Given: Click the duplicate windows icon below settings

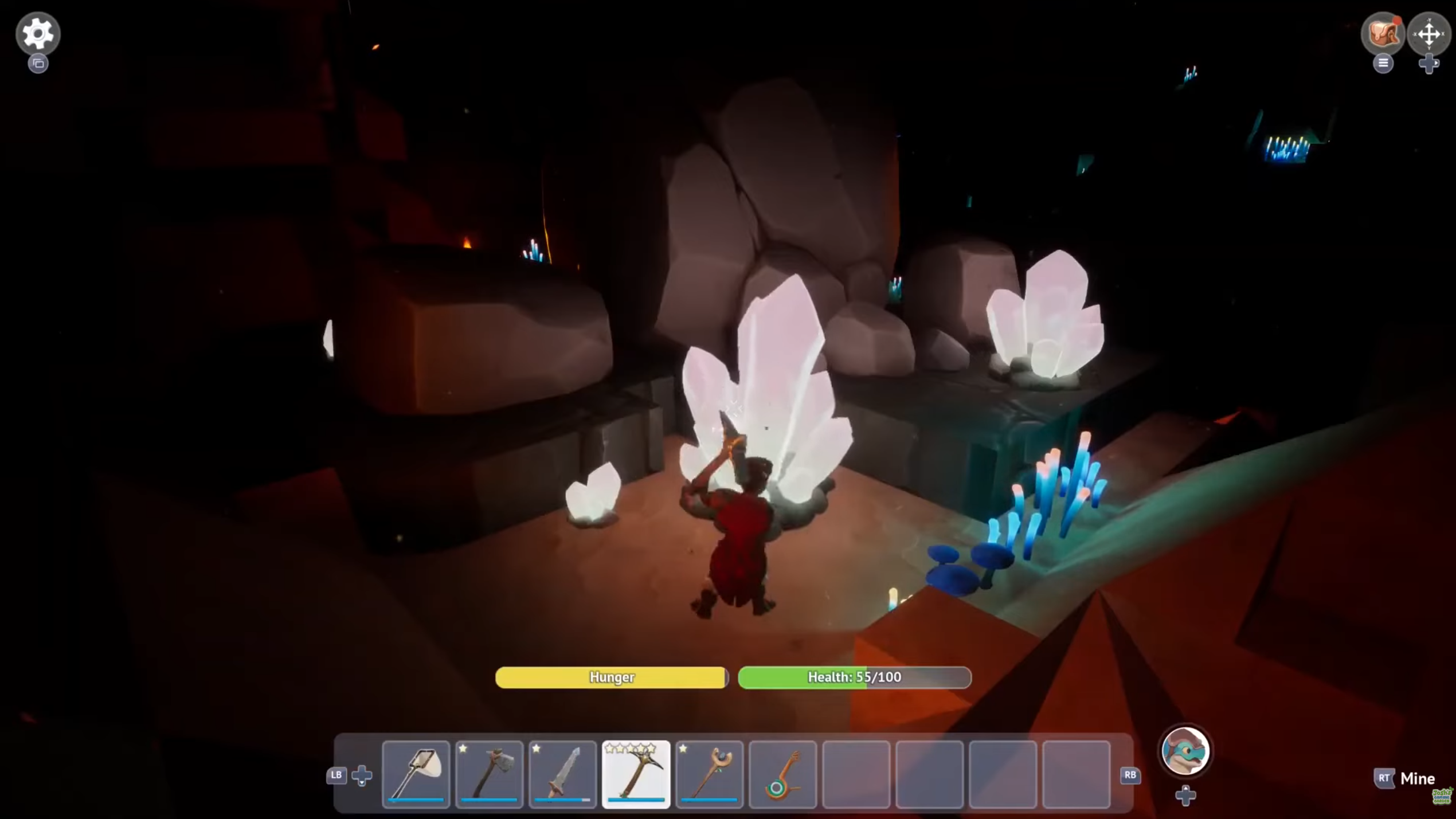Looking at the screenshot, I should pos(38,62).
